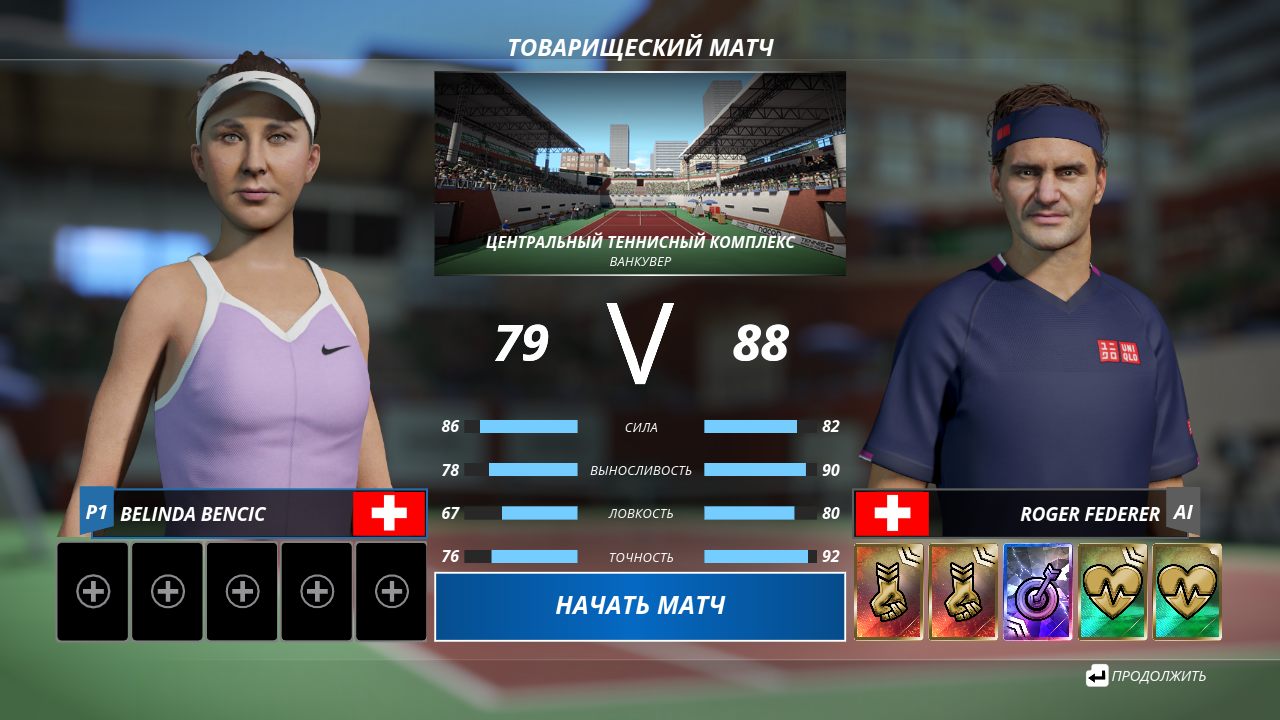The image size is (1280, 720).
Task: Click the Swiss flag beside Belinda Bencic
Action: [389, 513]
